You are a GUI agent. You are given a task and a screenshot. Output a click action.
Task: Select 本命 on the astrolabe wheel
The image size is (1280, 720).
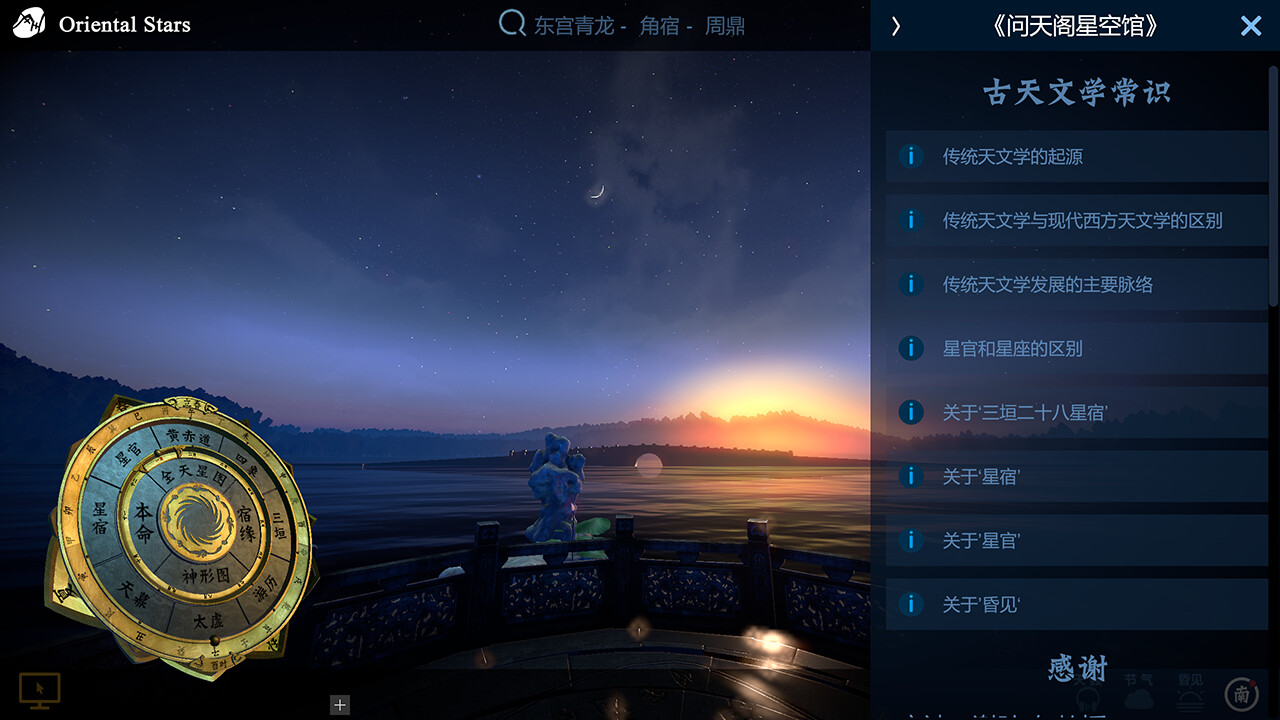click(x=144, y=523)
